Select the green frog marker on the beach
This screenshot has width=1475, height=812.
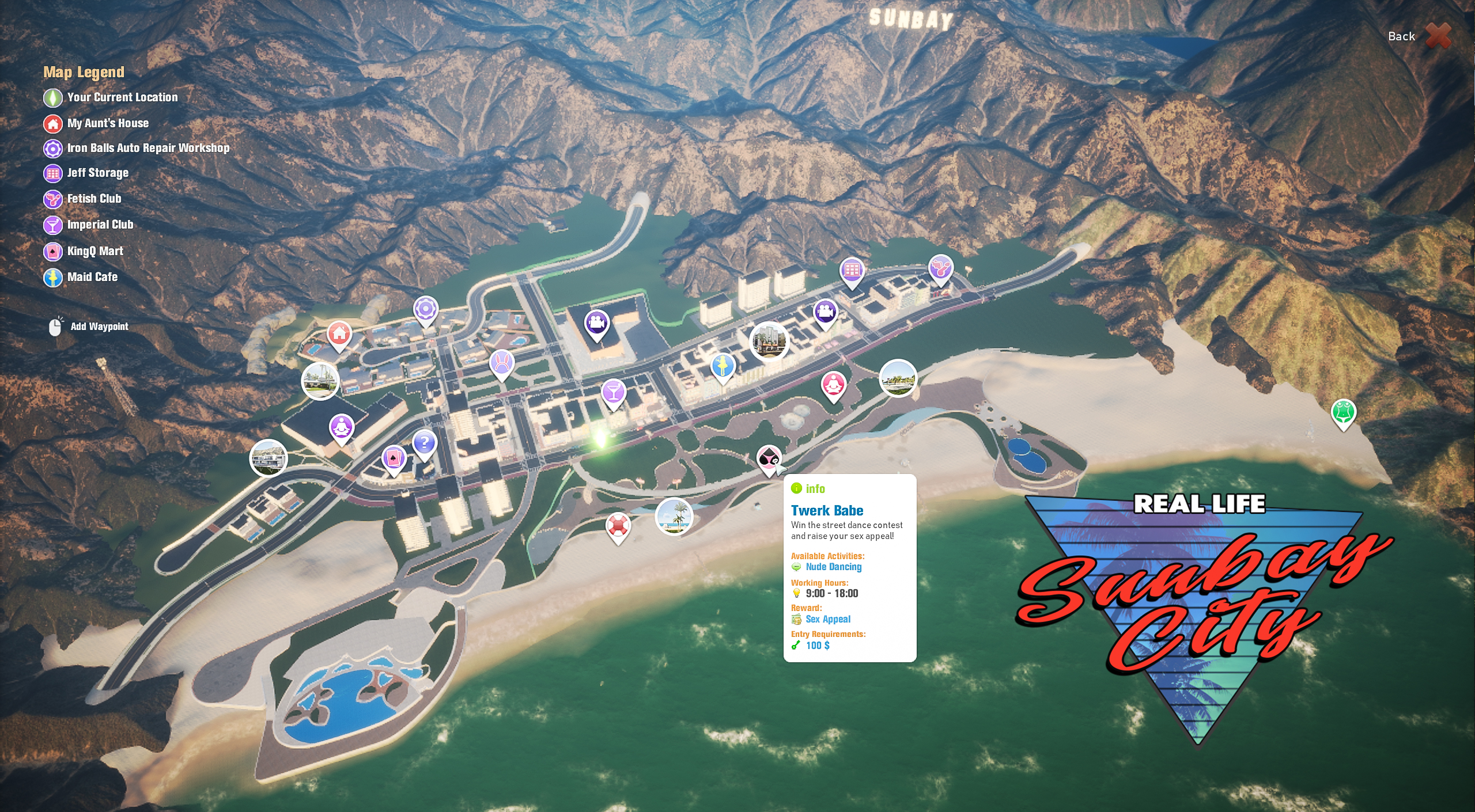1343,412
